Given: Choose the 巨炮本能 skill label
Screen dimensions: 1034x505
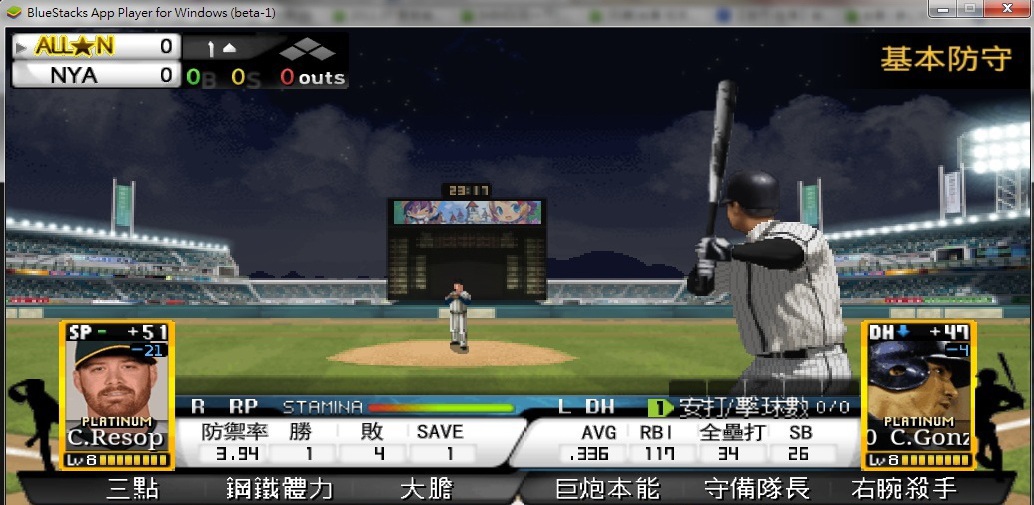Looking at the screenshot, I should (x=607, y=489).
